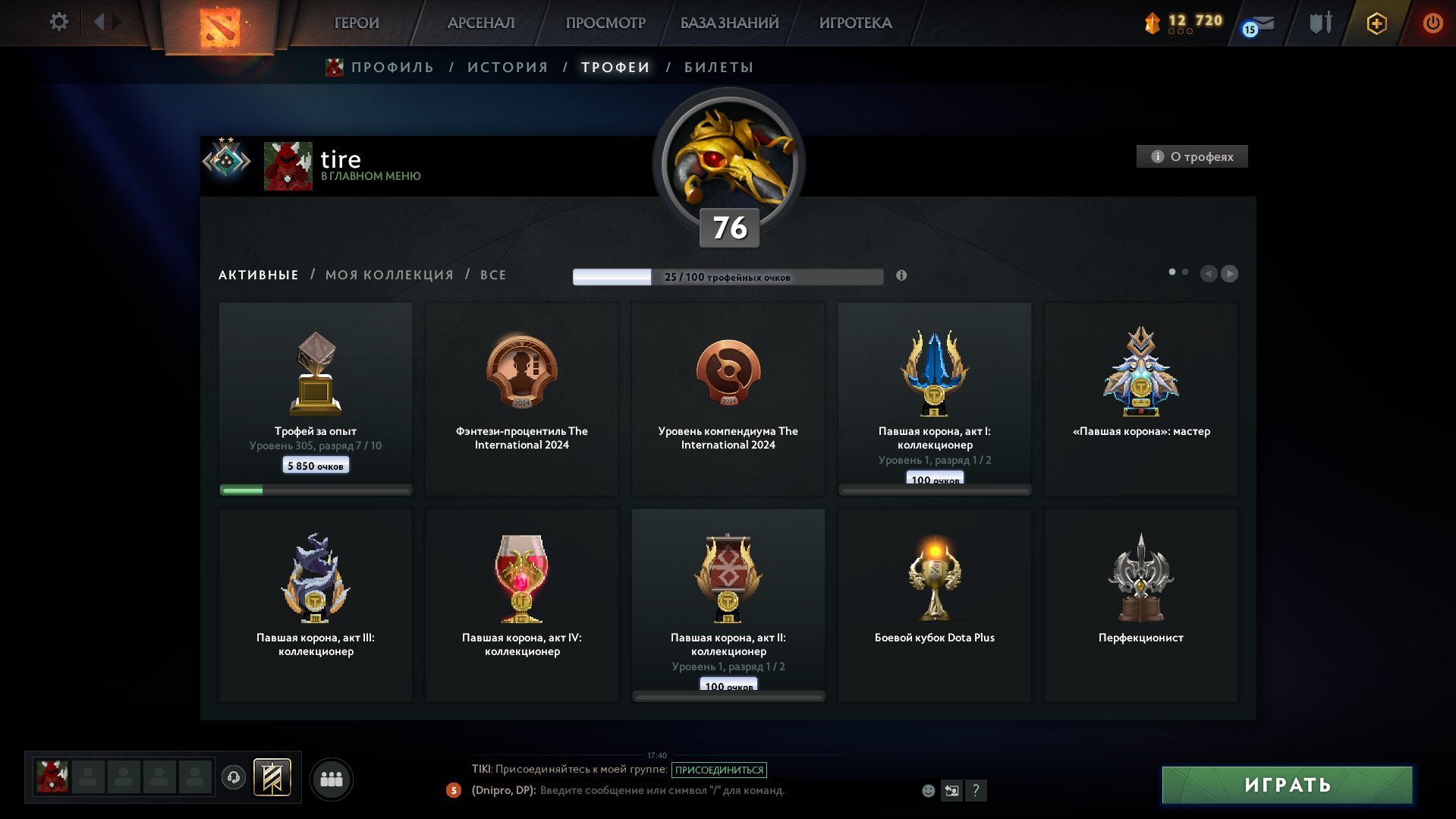This screenshot has width=1456, height=819.
Task: Select the Трофей за опыт trophy tile
Action: [x=316, y=398]
